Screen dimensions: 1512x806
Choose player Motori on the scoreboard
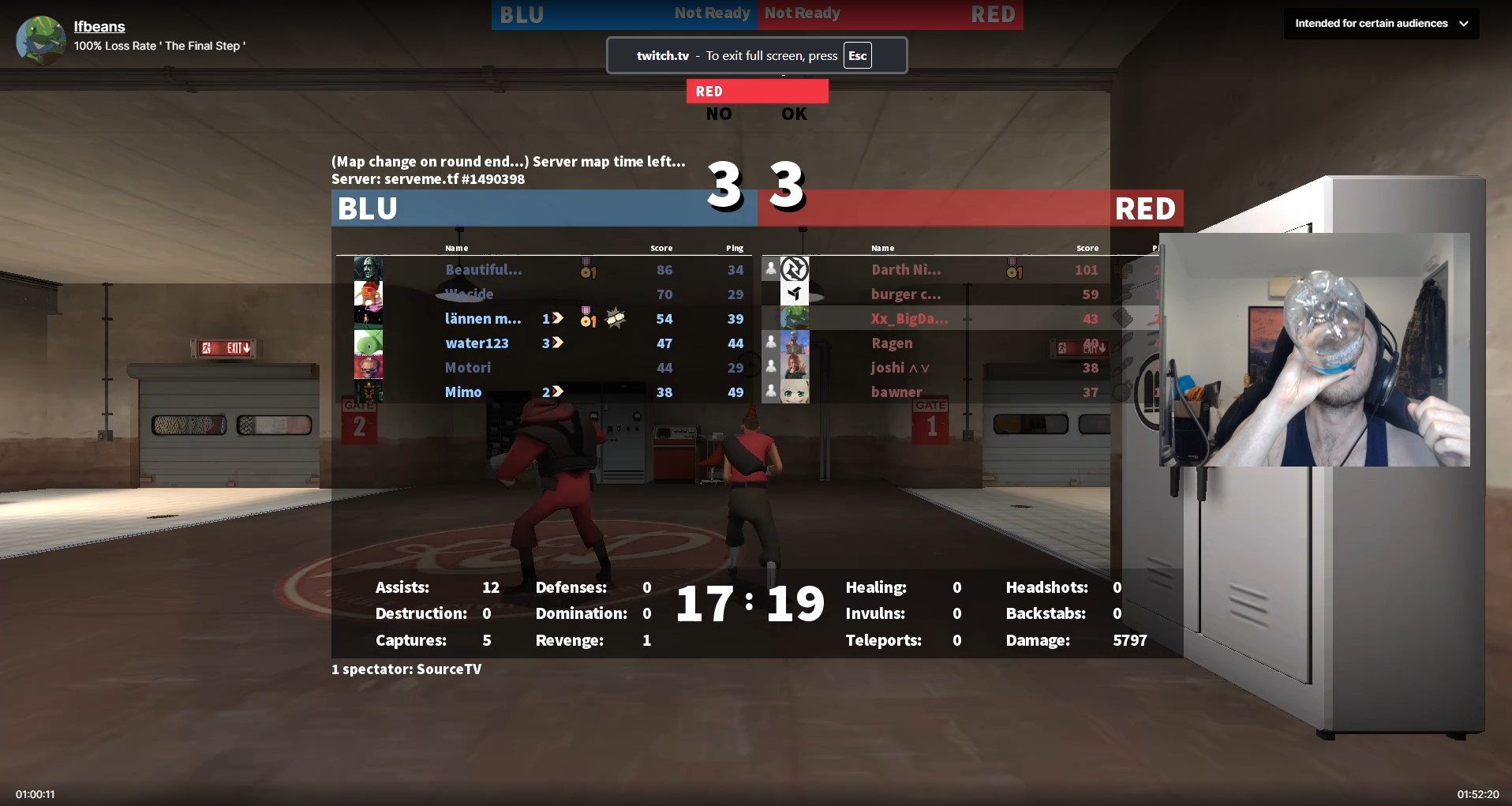468,368
